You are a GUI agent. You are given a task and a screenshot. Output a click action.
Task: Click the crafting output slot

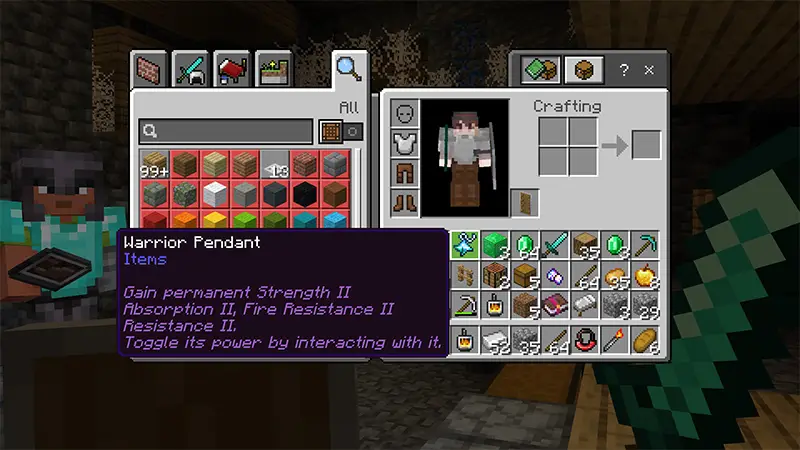point(646,145)
